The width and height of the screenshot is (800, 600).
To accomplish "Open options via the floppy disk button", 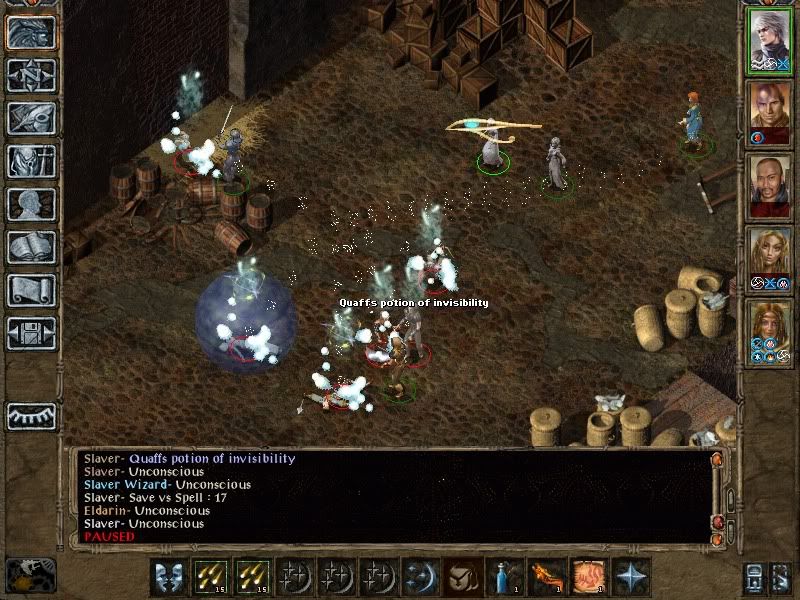I will (31, 333).
